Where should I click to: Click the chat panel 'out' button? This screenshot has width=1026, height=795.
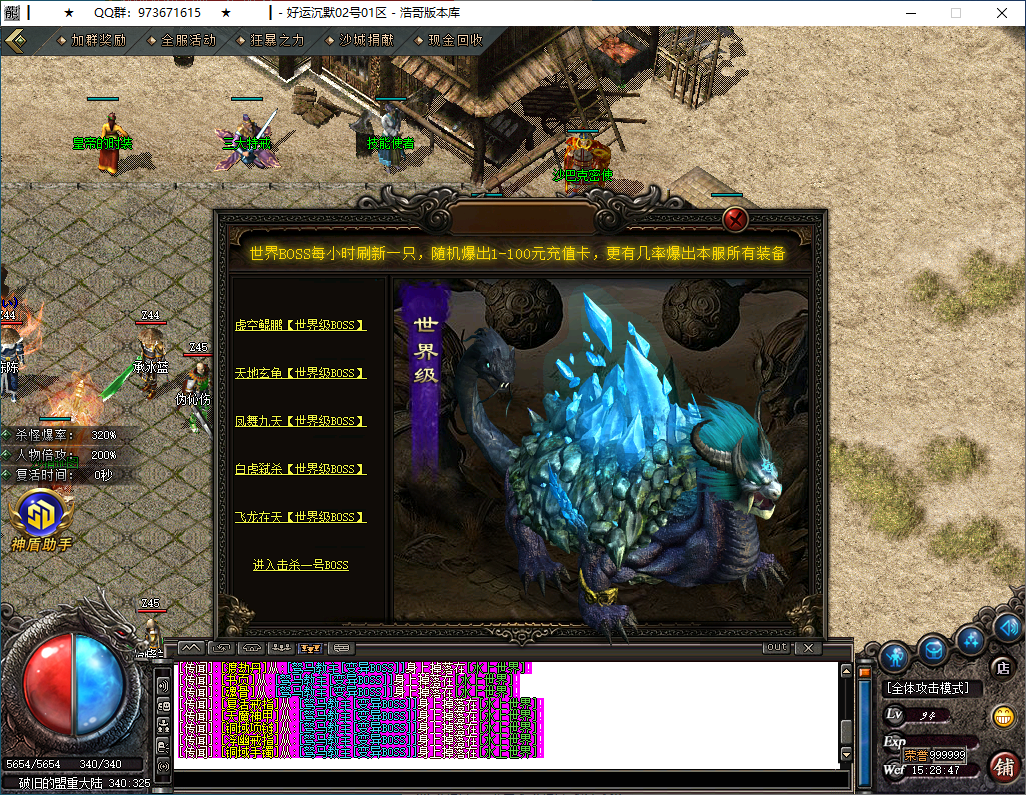[776, 648]
